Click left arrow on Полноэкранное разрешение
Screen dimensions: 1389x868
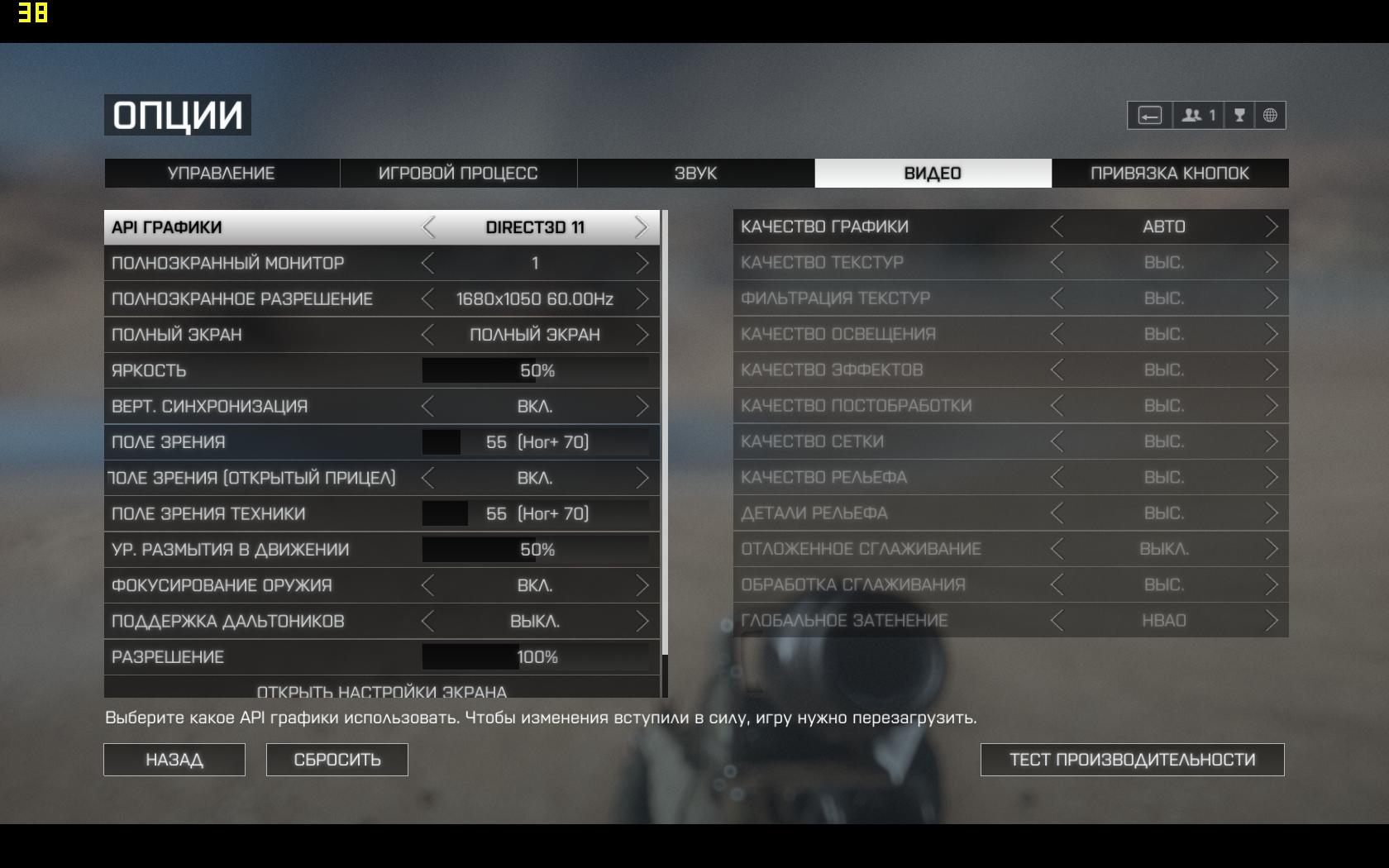[x=427, y=299]
